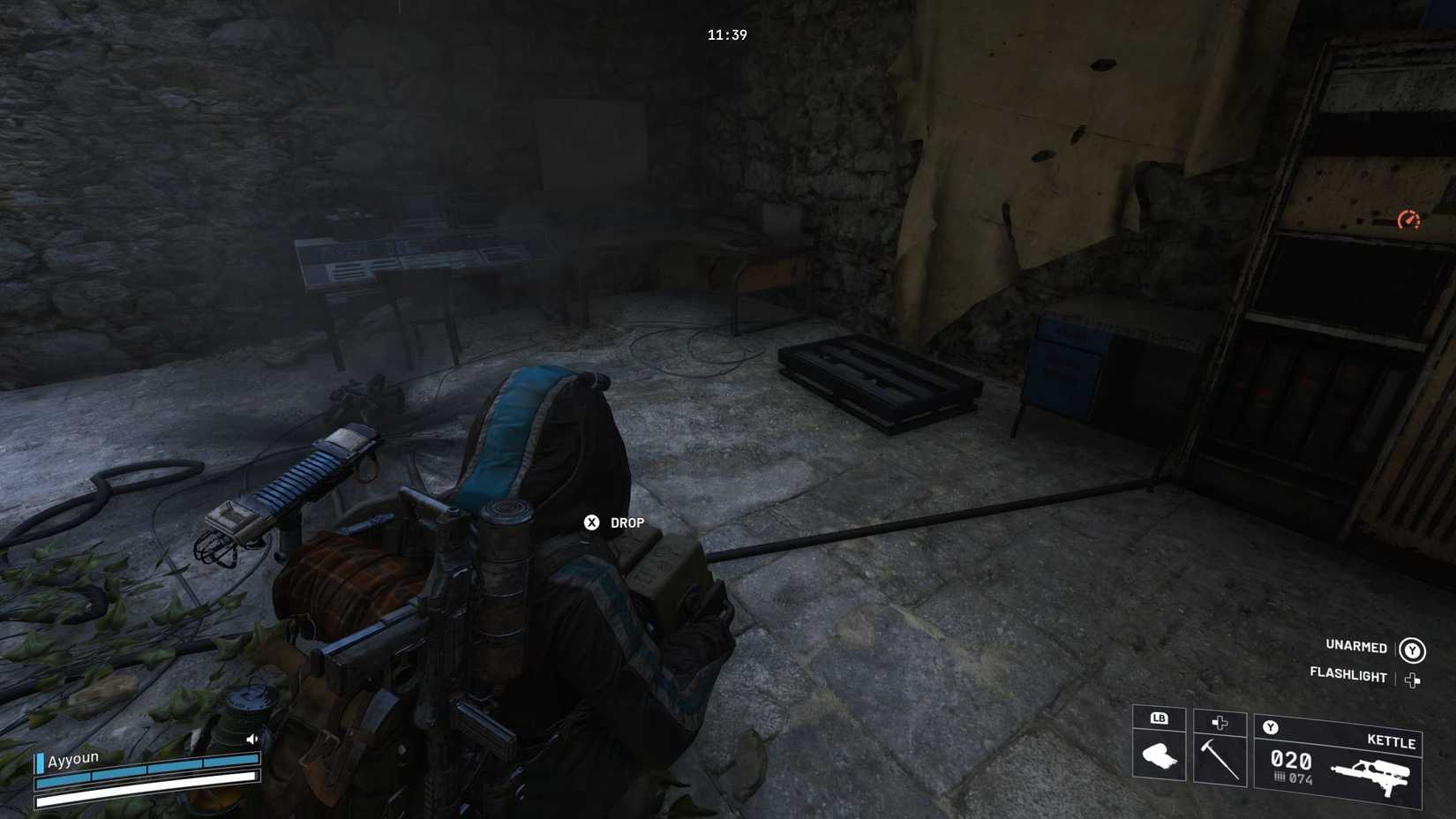
Task: Mute Ayyoun's voice chat speaker icon
Action: pos(252,739)
